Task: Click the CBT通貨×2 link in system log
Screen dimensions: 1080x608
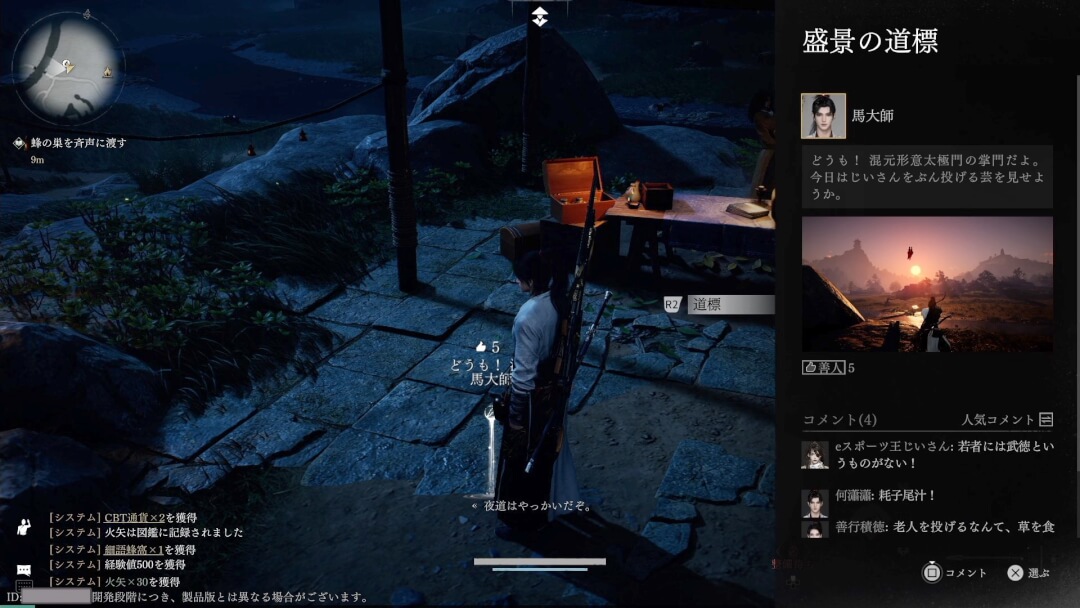Action: (135, 517)
